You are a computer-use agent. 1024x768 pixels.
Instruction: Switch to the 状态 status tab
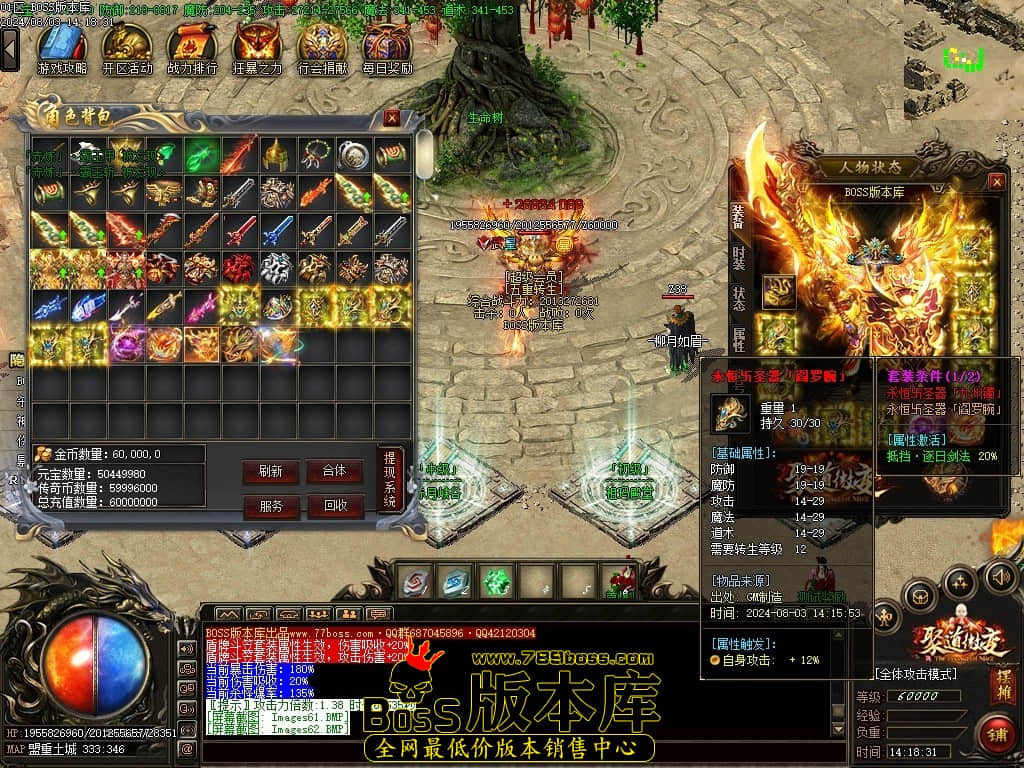738,298
